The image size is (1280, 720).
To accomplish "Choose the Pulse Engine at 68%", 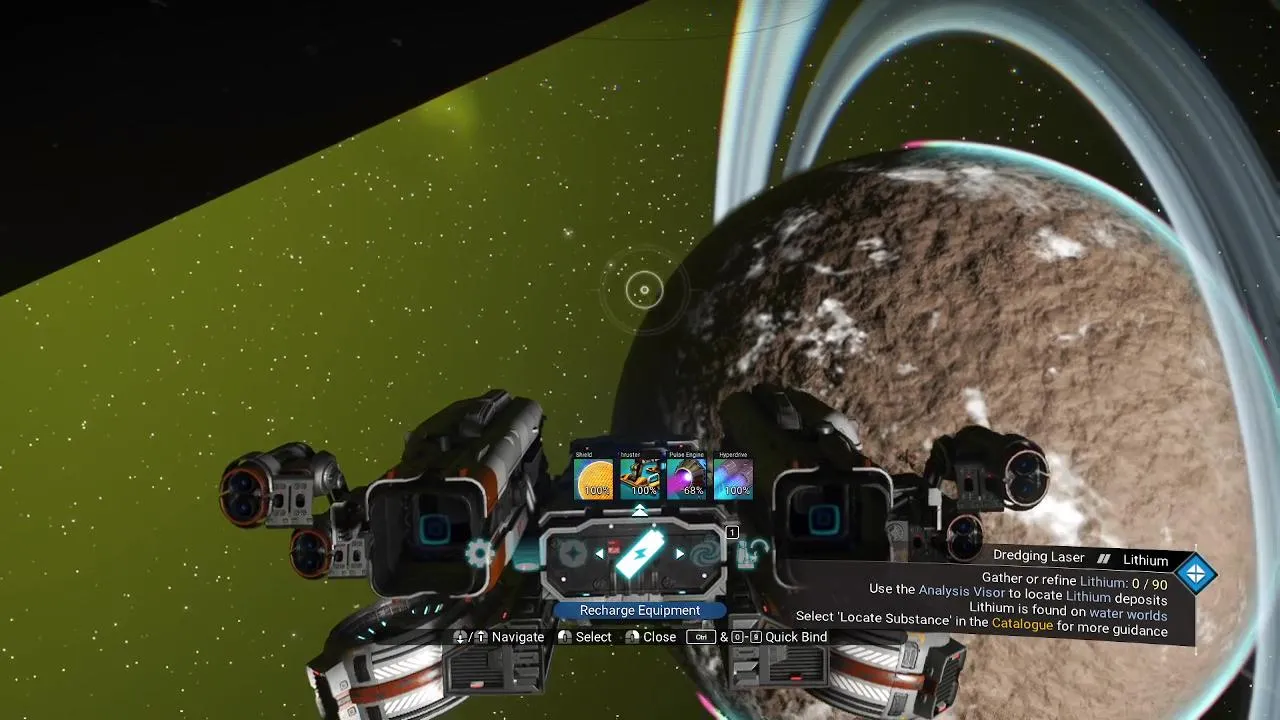I will point(687,479).
